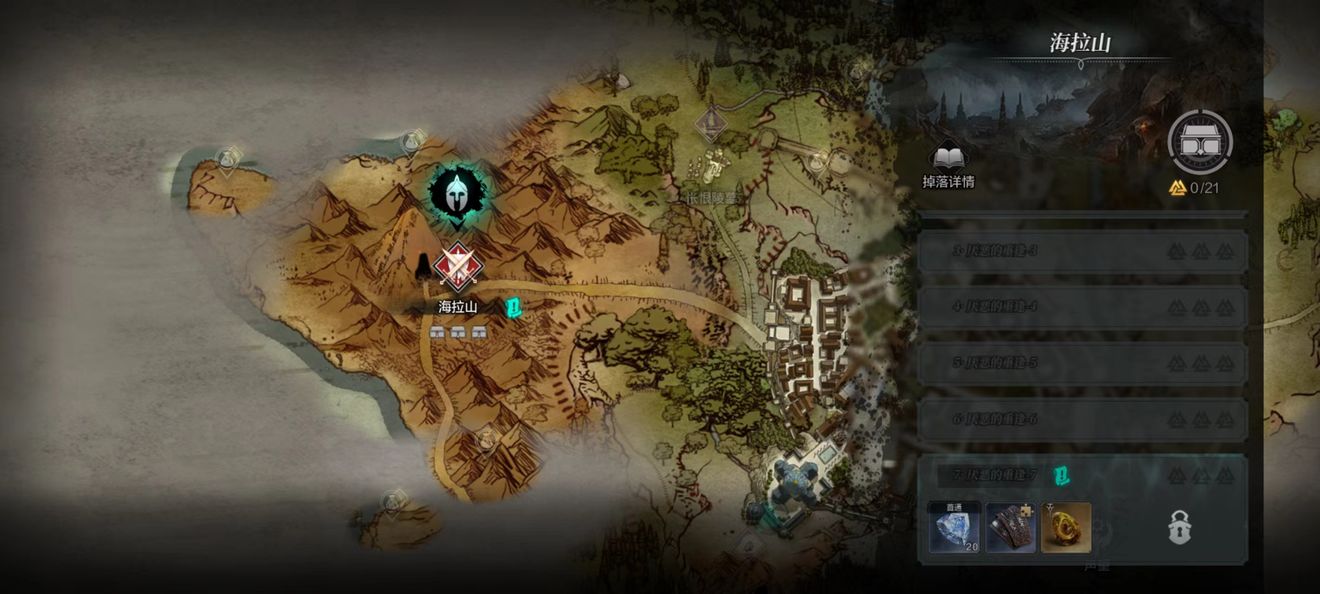Choose stage 5 in the list
1320x594 pixels.
[1082, 363]
